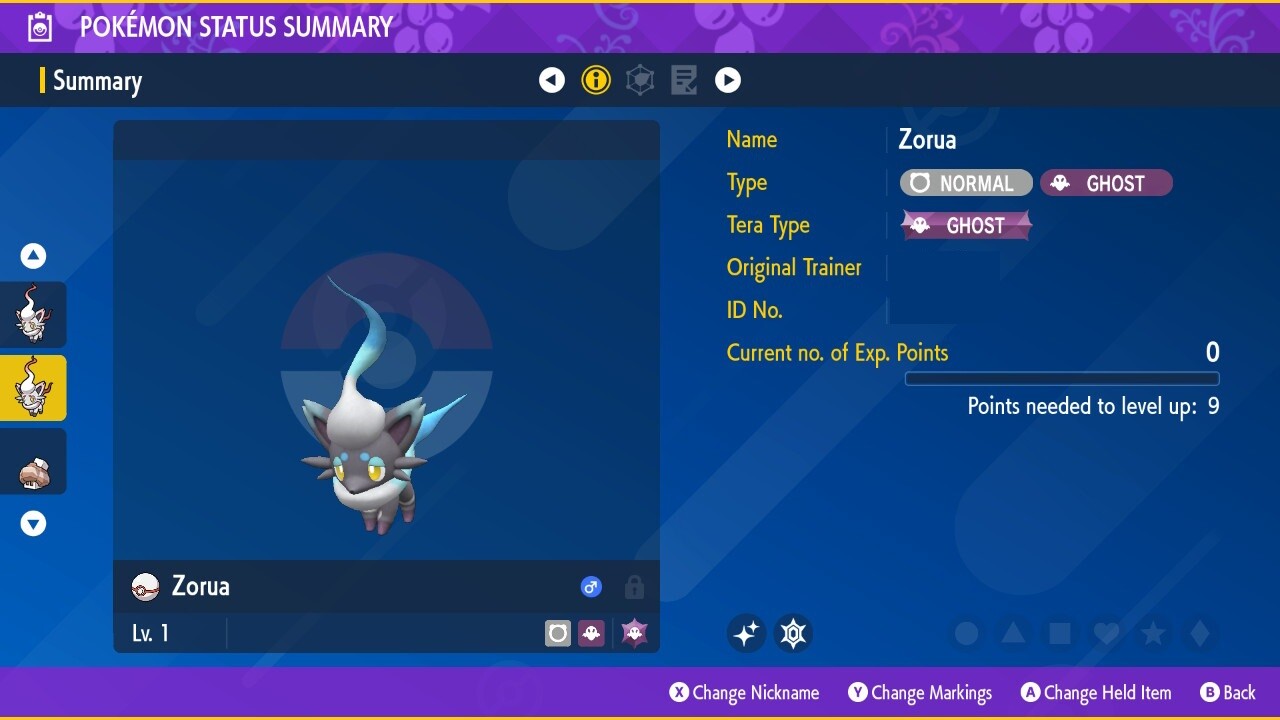Toggle the heart marking
The image size is (1280, 720).
(1106, 633)
